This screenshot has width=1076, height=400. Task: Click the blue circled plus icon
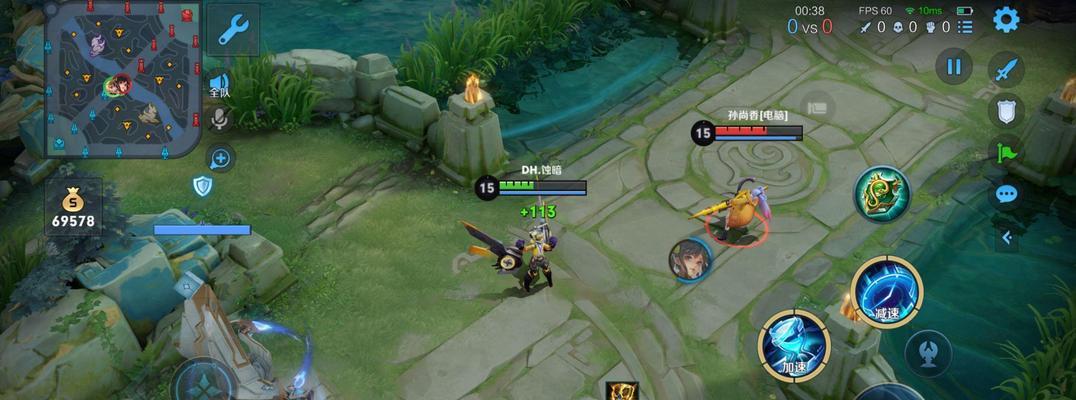221,158
